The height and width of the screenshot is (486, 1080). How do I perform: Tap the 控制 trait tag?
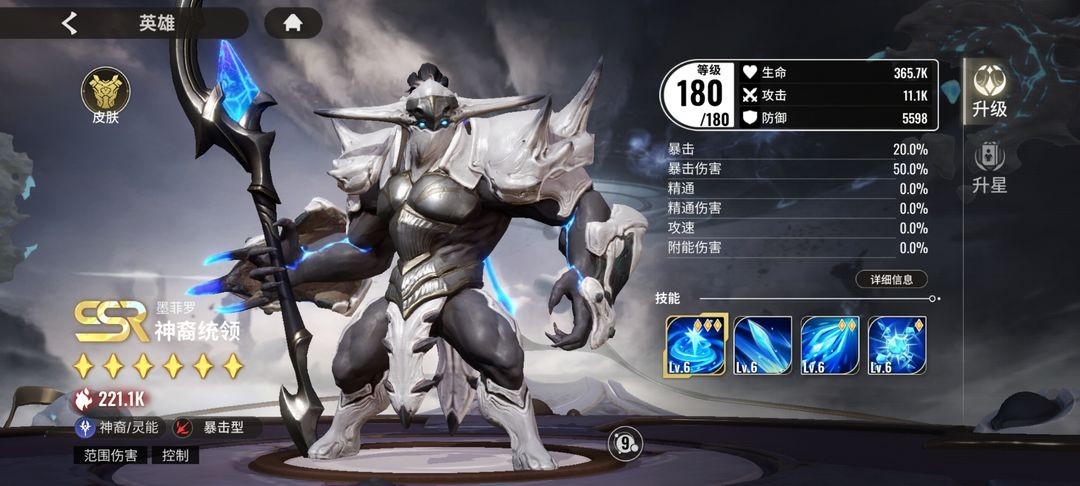[x=174, y=455]
